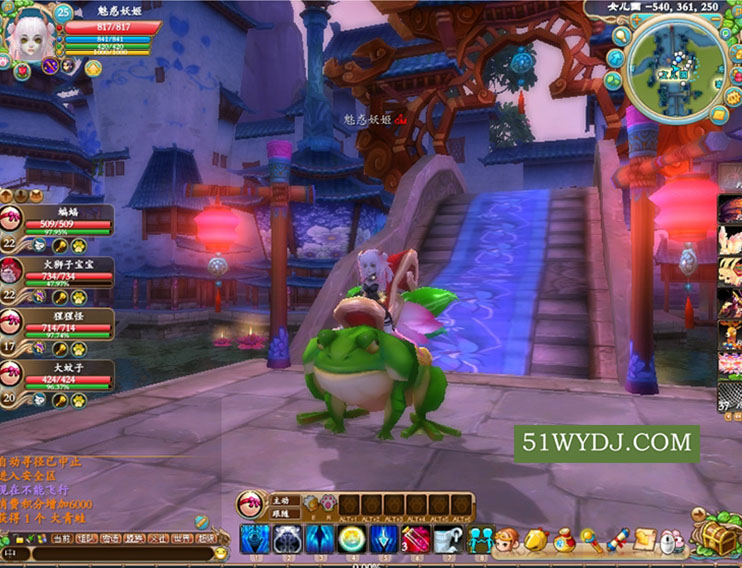
Task: Switch chat to the 世界 channel tab
Action: (x=182, y=538)
